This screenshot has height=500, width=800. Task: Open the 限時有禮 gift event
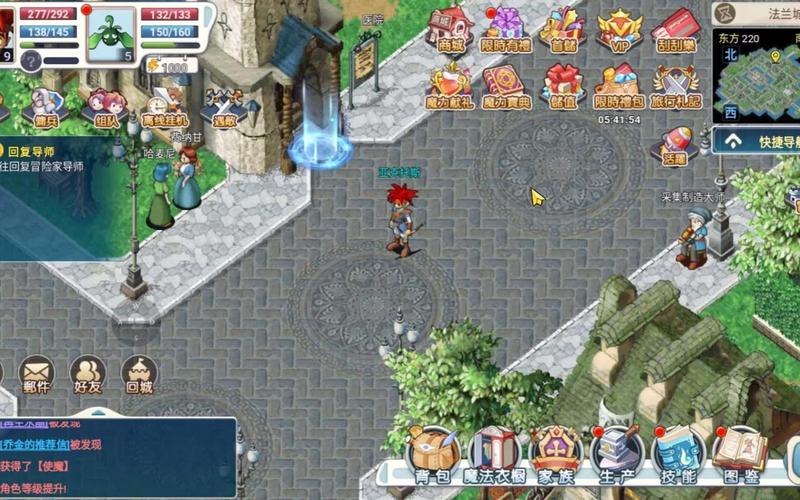pyautogui.click(x=506, y=28)
